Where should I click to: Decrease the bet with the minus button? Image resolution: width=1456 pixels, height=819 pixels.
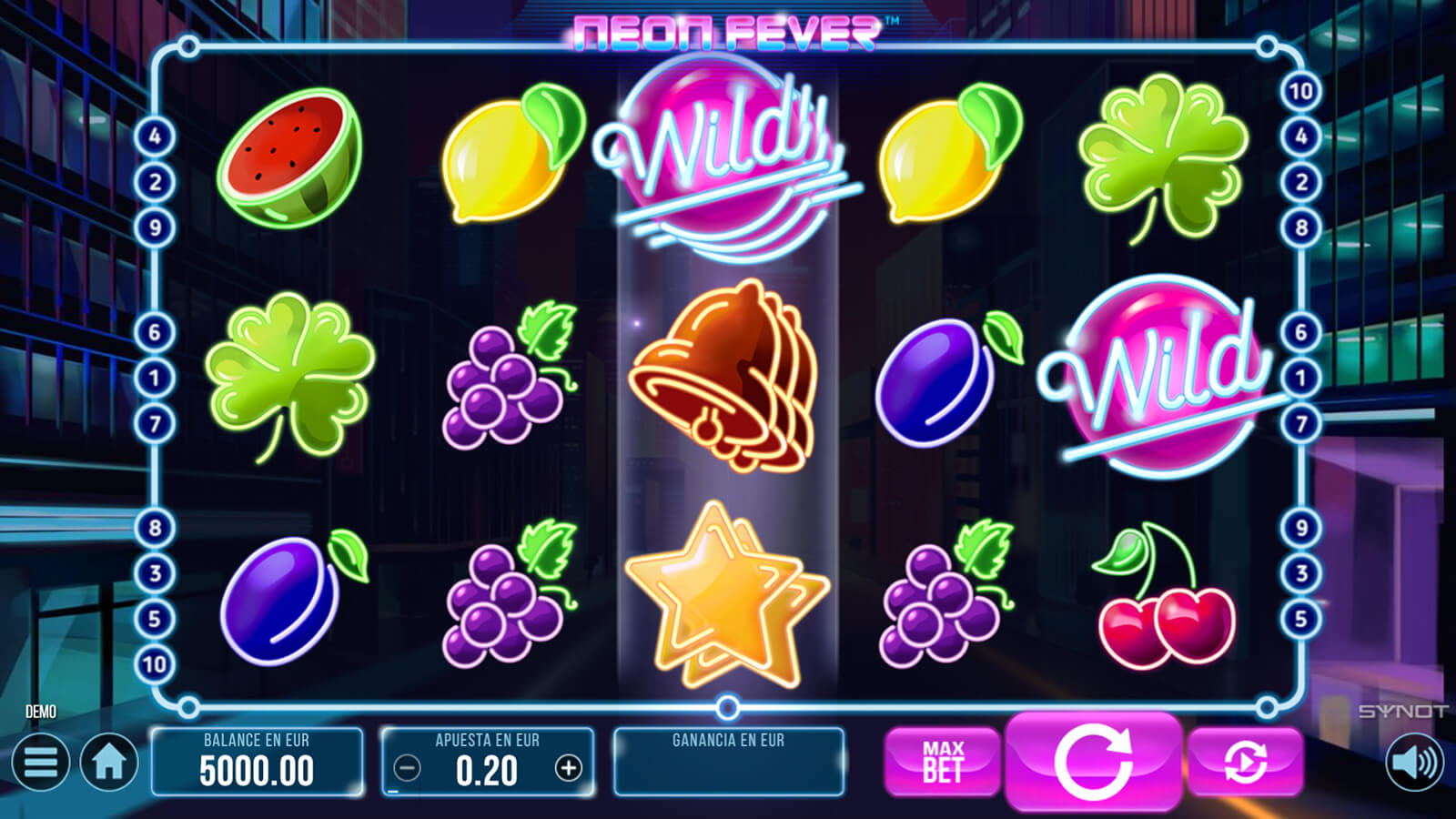pyautogui.click(x=407, y=769)
